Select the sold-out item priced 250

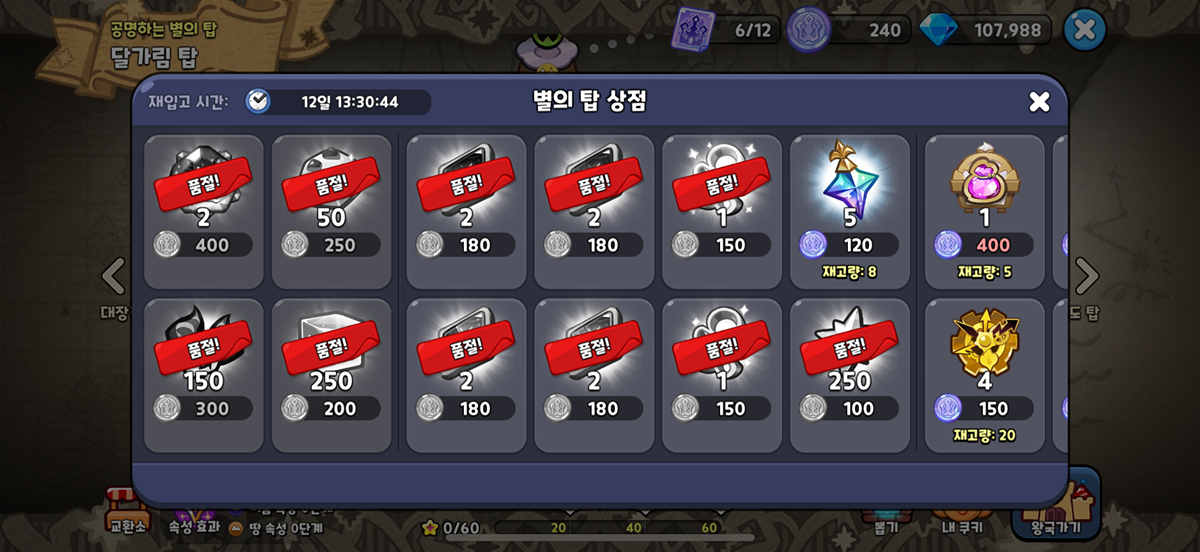pos(332,210)
